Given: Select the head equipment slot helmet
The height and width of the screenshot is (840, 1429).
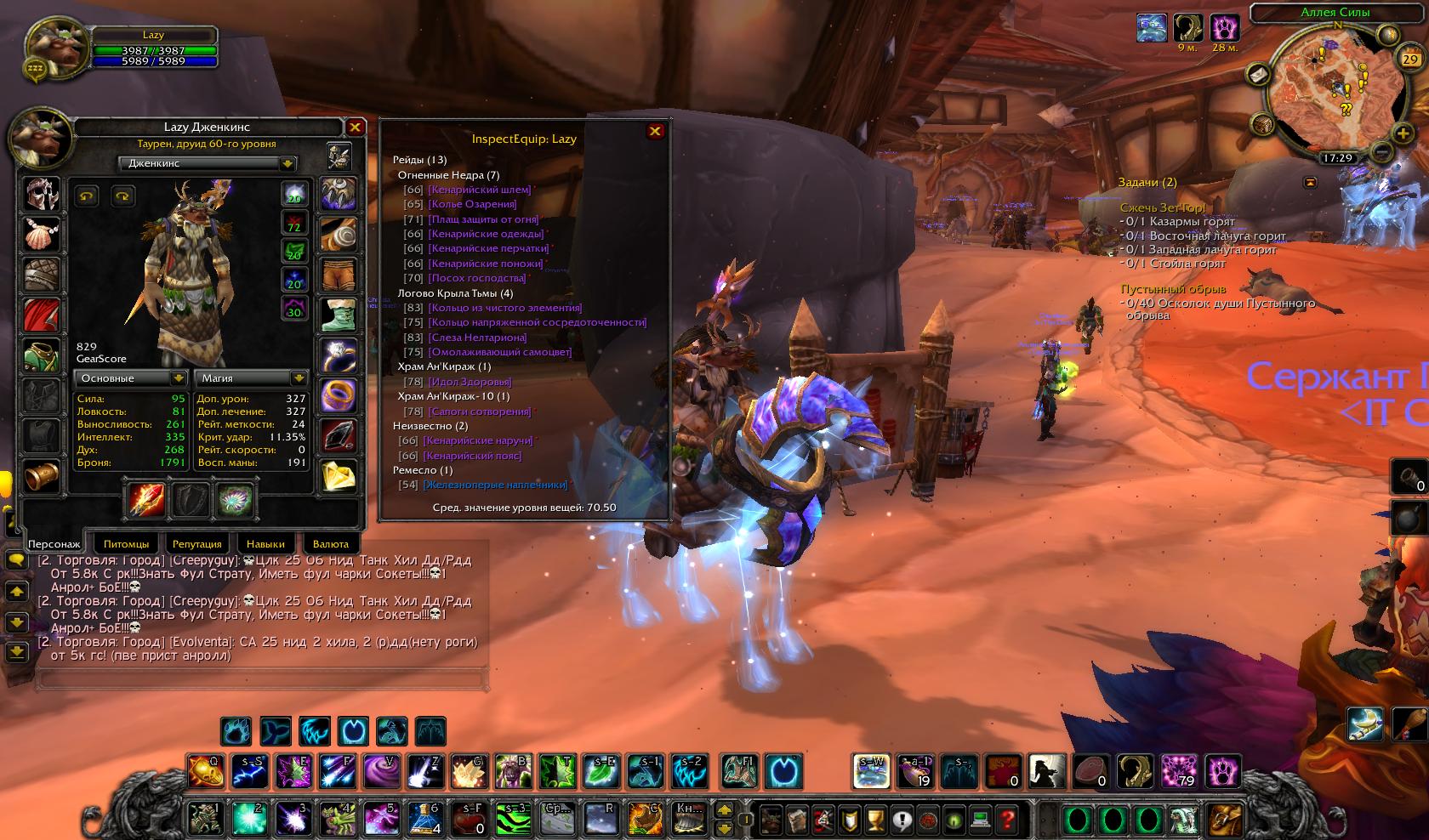Looking at the screenshot, I should pos(41,194).
